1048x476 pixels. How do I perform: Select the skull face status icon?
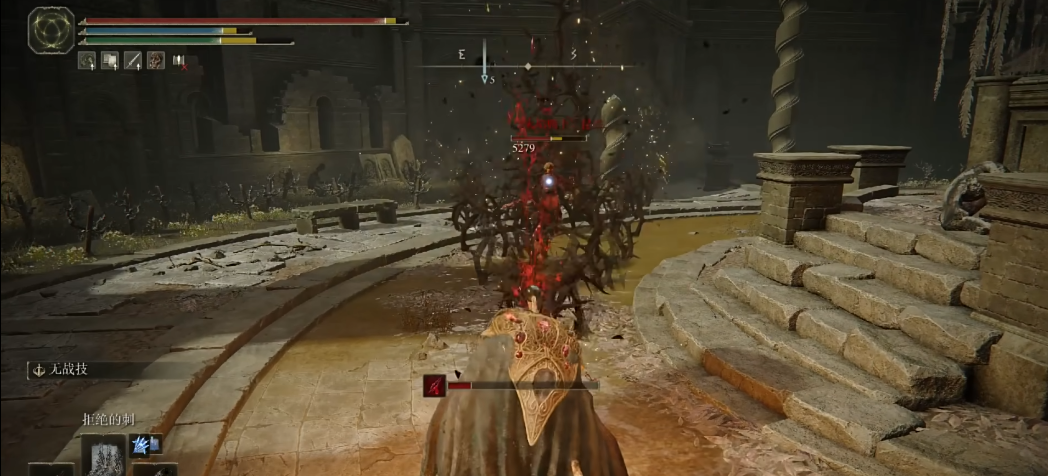pos(156,60)
